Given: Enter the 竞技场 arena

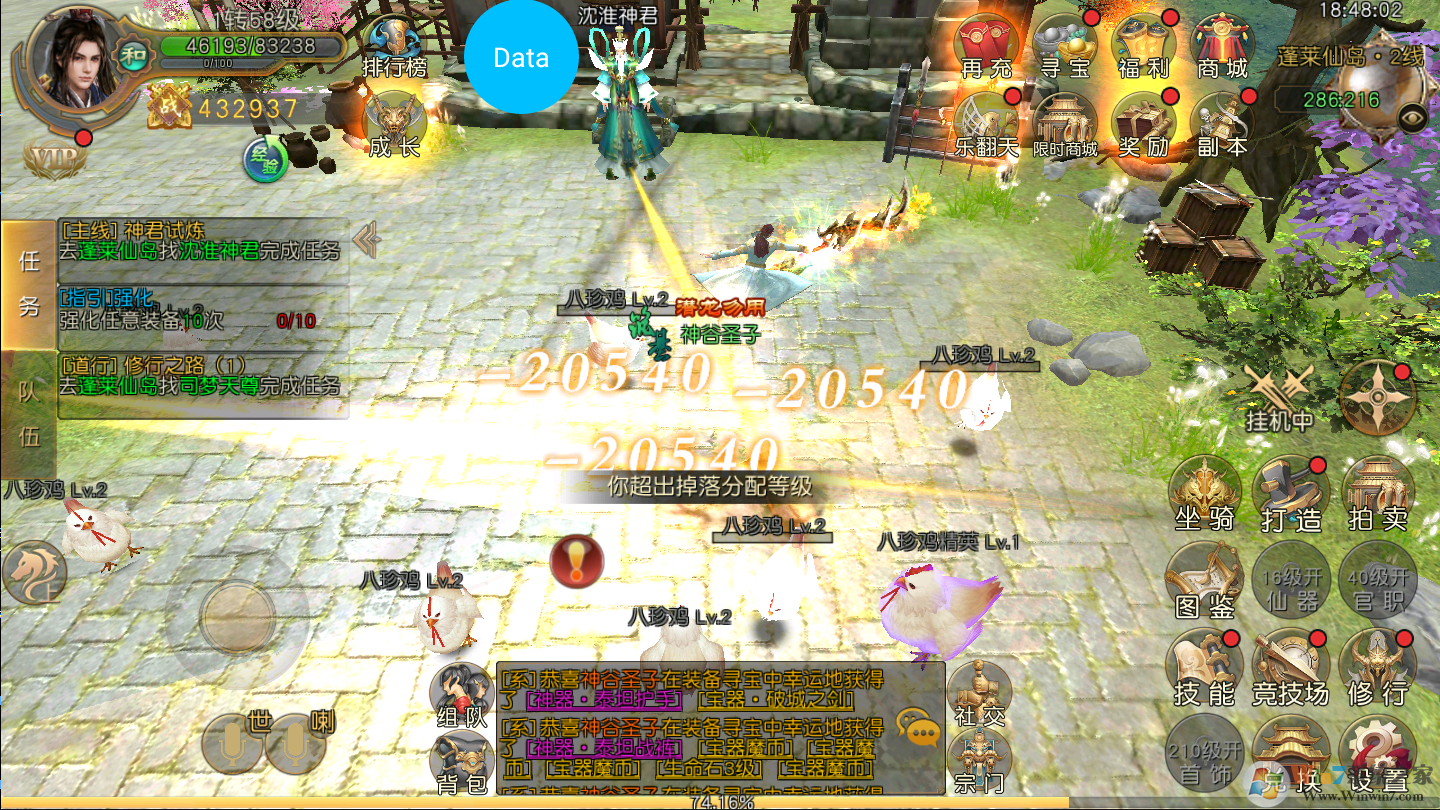Looking at the screenshot, I should coord(1291,667).
